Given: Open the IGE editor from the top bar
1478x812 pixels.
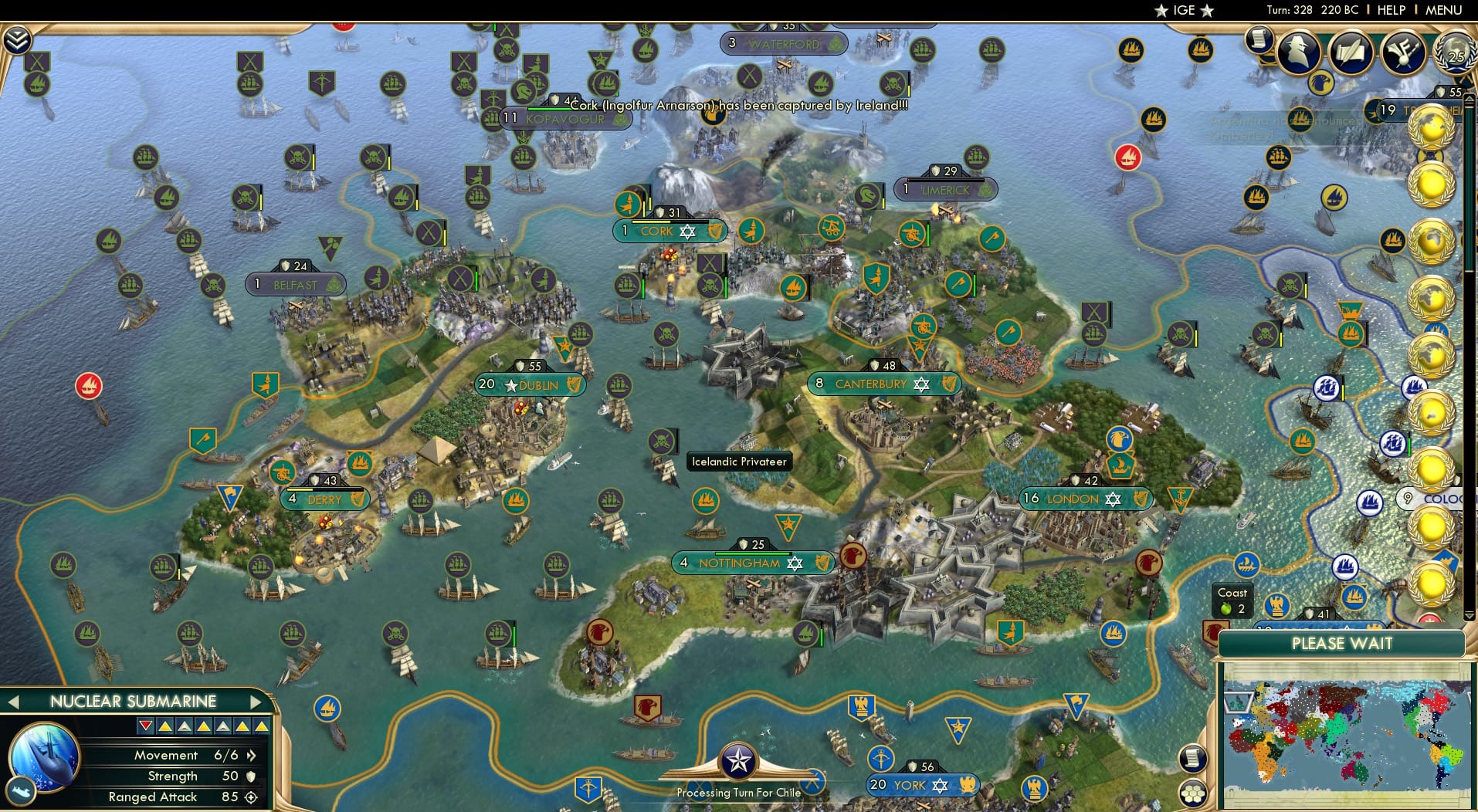Looking at the screenshot, I should [x=1183, y=10].
